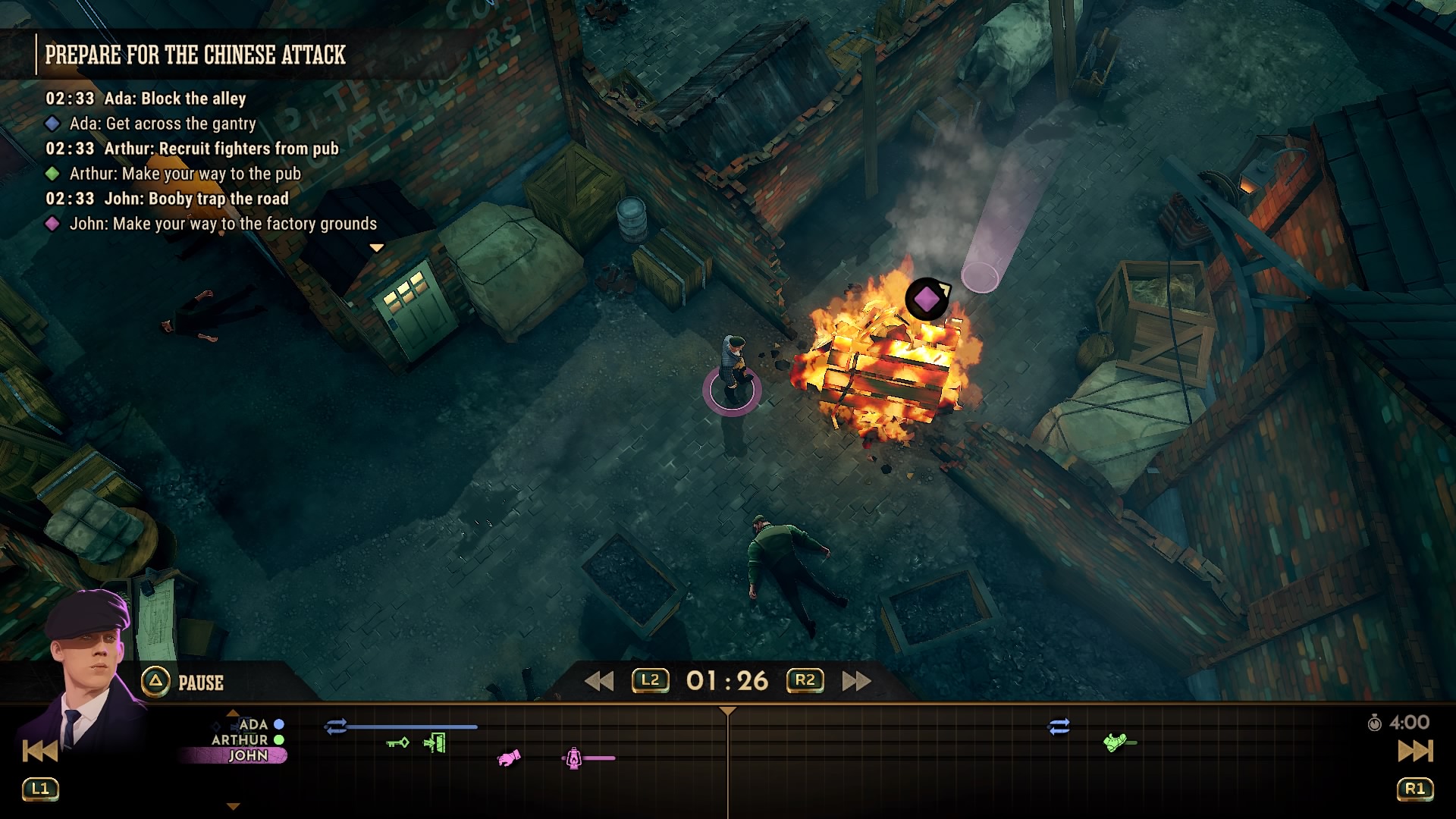
Task: Select the green door event on Arthur's timeline
Action: 435,742
